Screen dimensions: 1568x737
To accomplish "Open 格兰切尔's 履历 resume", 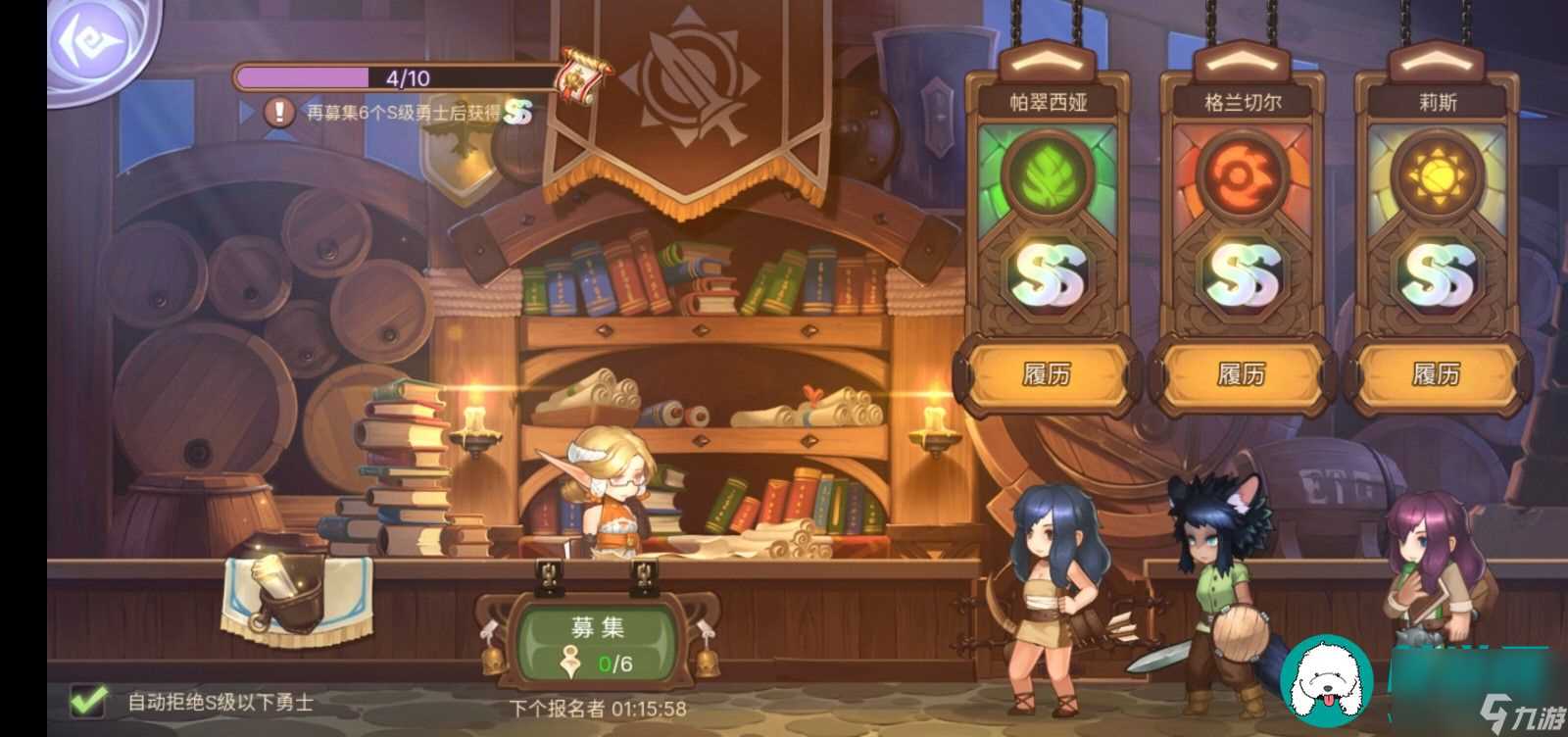I will [1241, 373].
